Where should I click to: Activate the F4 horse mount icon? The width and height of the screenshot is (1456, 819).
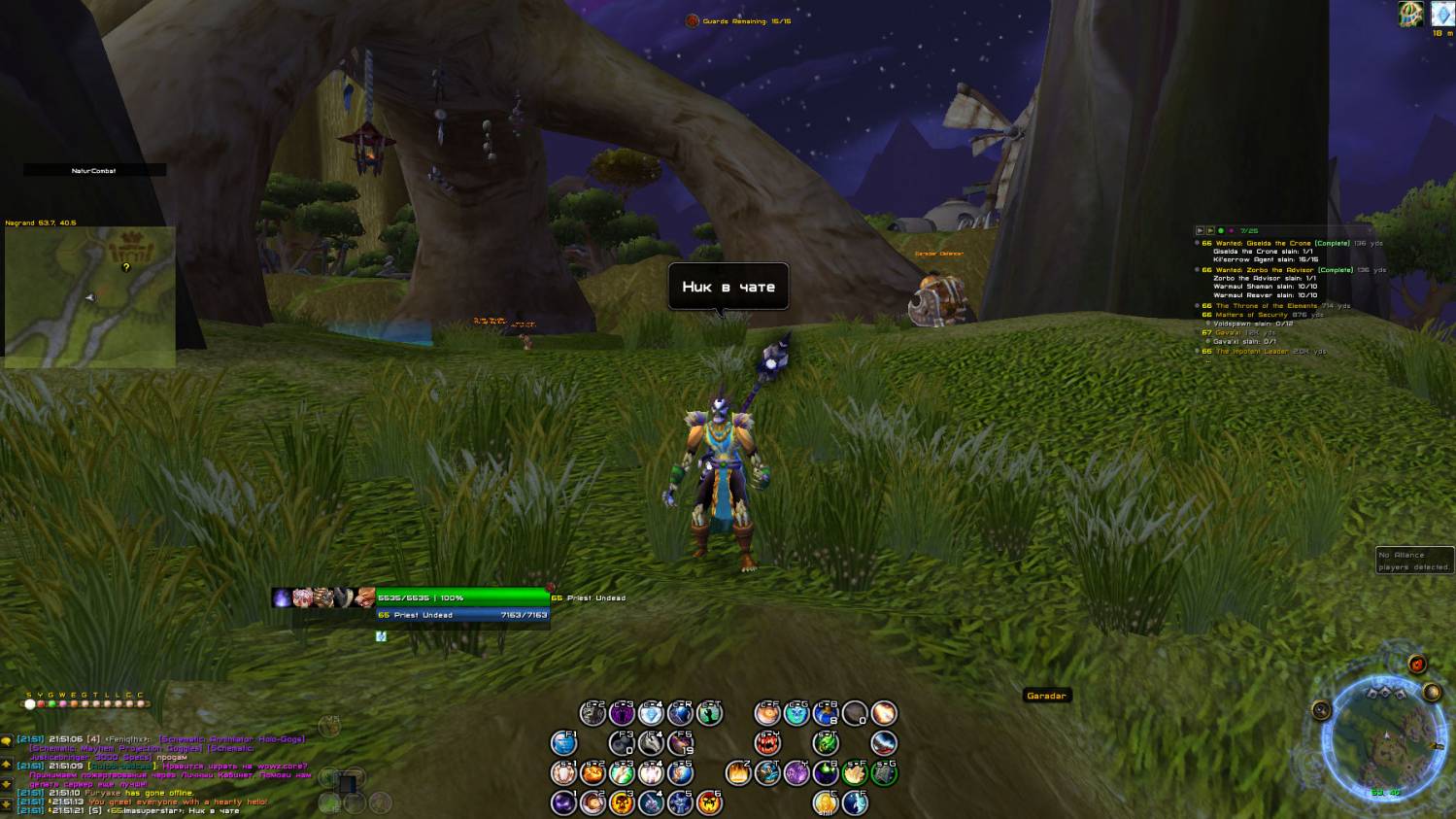pyautogui.click(x=652, y=743)
